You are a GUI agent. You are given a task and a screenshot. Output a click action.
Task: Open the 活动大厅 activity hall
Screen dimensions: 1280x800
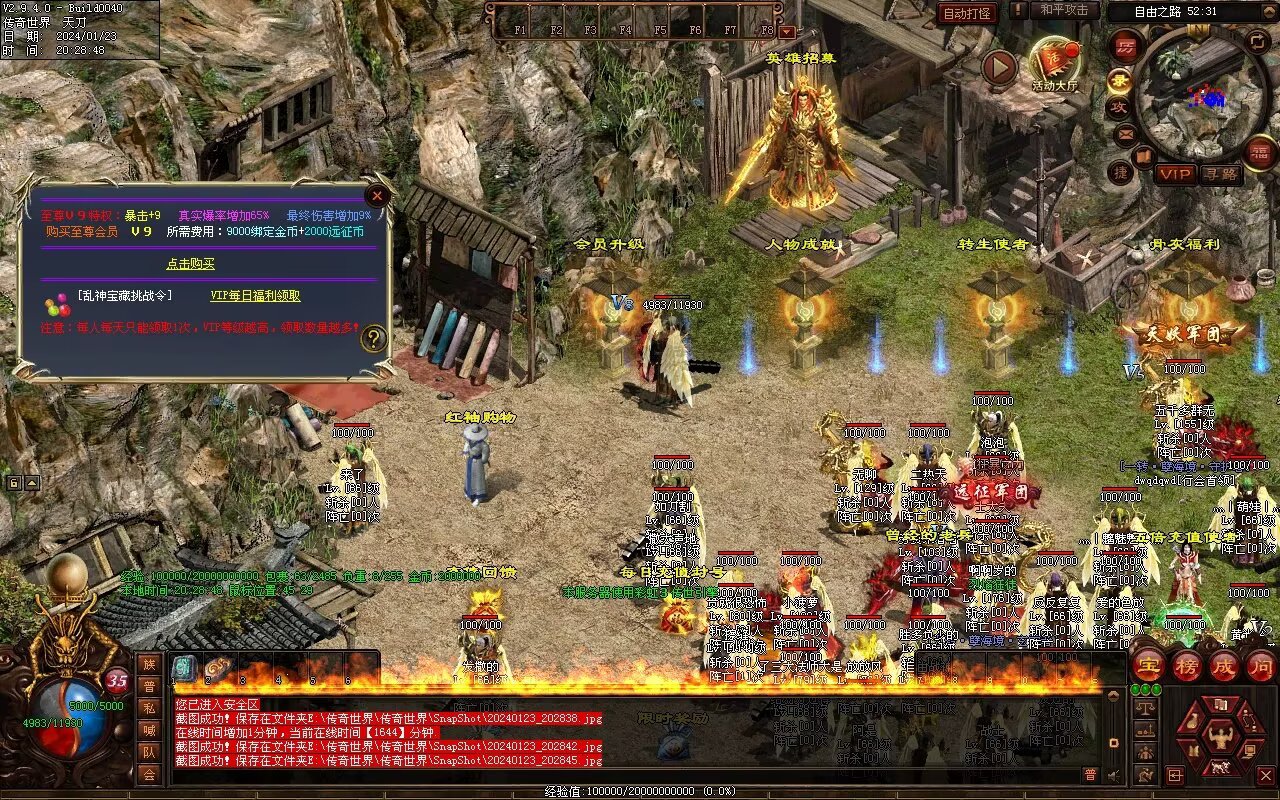[x=1055, y=62]
